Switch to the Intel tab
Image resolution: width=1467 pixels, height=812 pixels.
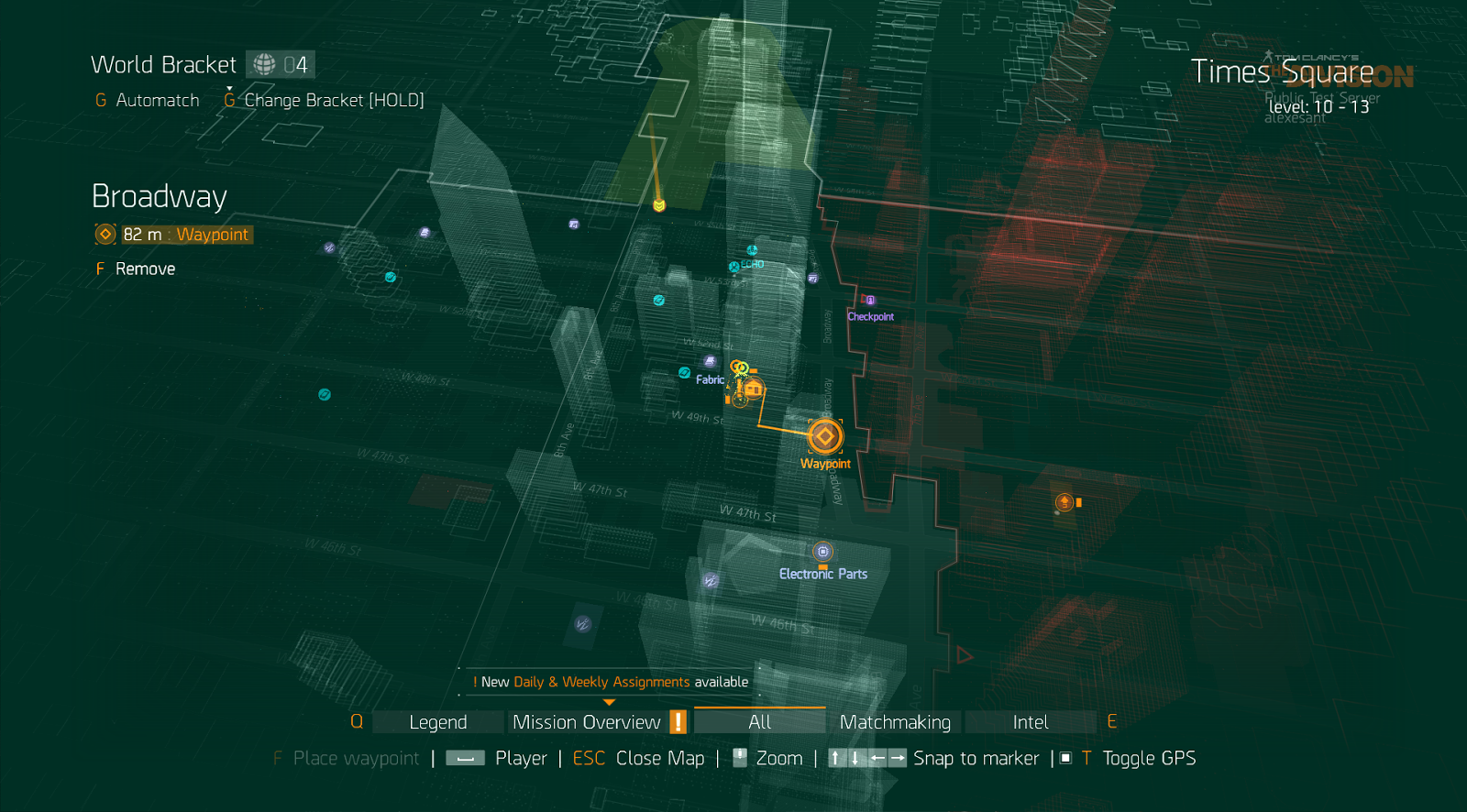1031,721
